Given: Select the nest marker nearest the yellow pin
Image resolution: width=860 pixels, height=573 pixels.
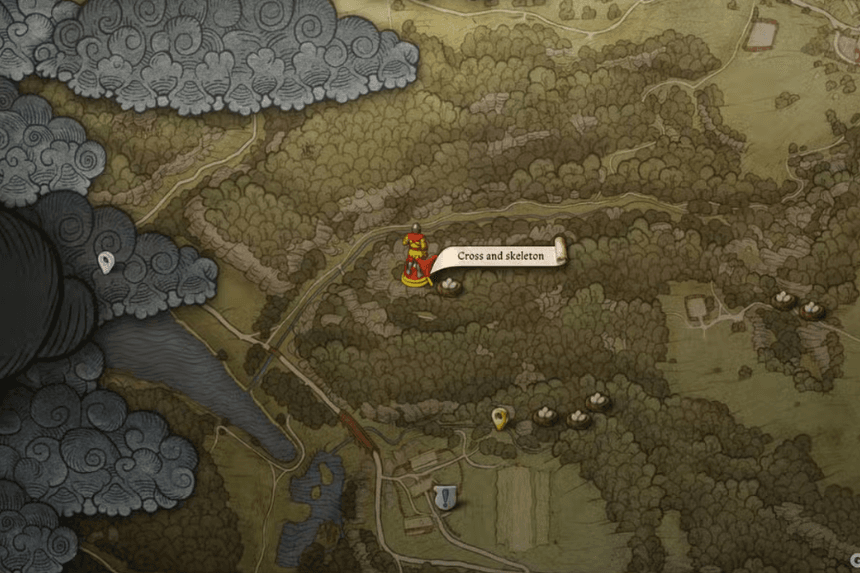Looking at the screenshot, I should point(546,415).
